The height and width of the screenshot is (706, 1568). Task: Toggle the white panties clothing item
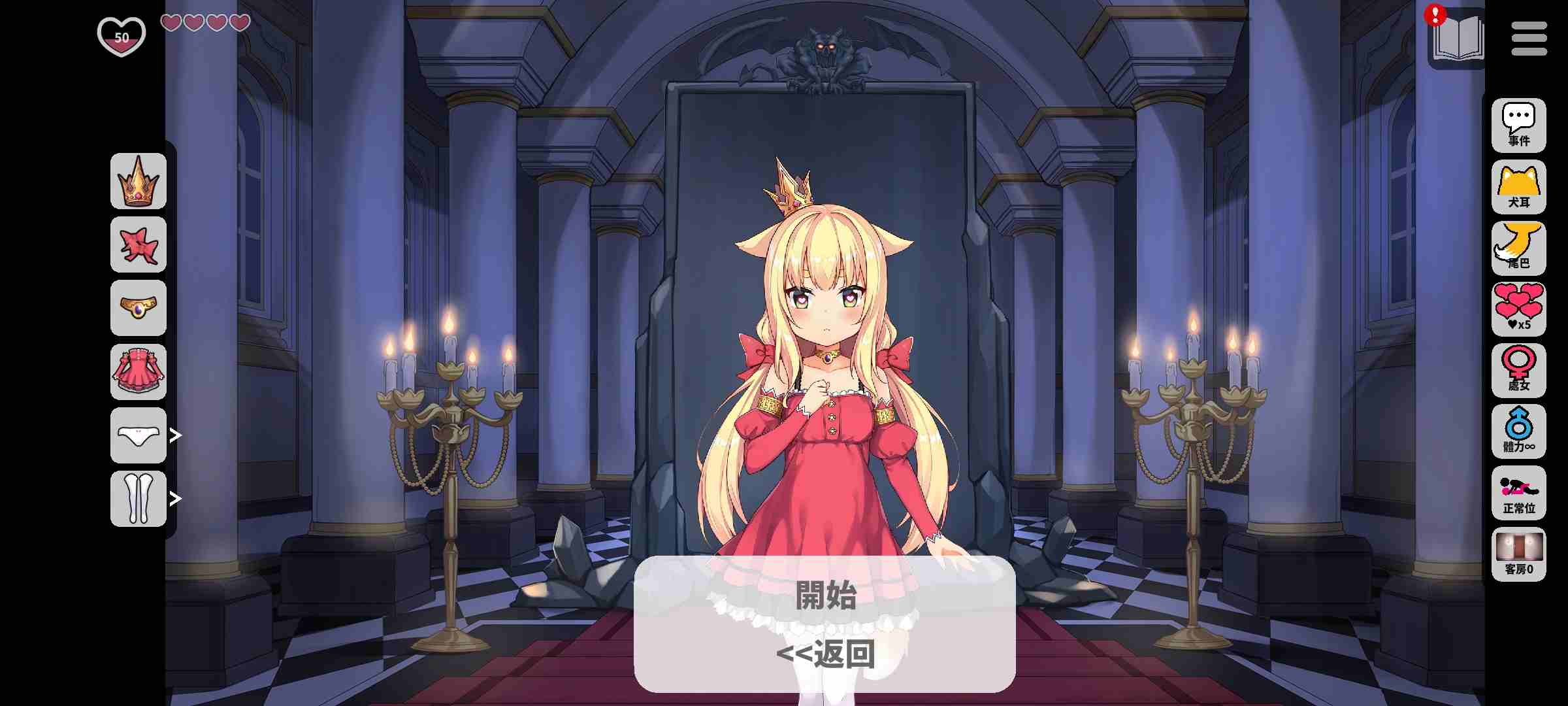(x=138, y=435)
